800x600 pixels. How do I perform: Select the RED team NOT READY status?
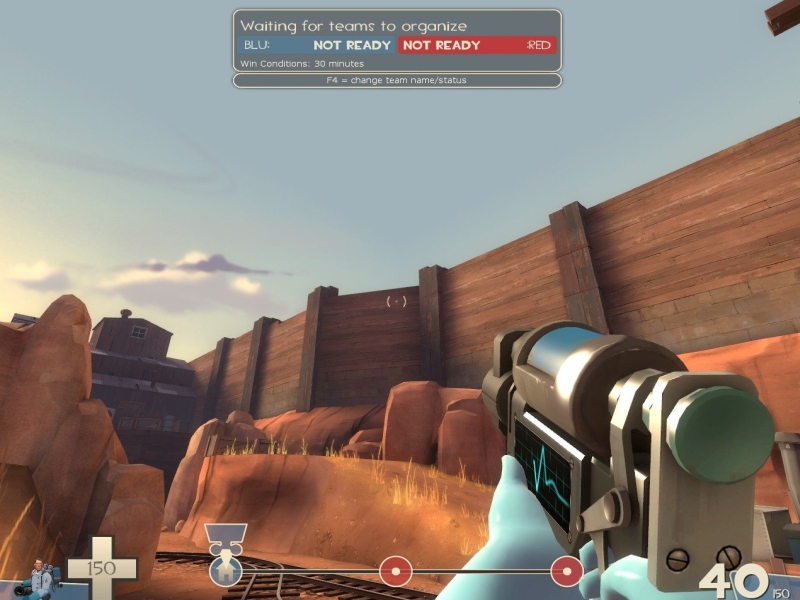(441, 45)
